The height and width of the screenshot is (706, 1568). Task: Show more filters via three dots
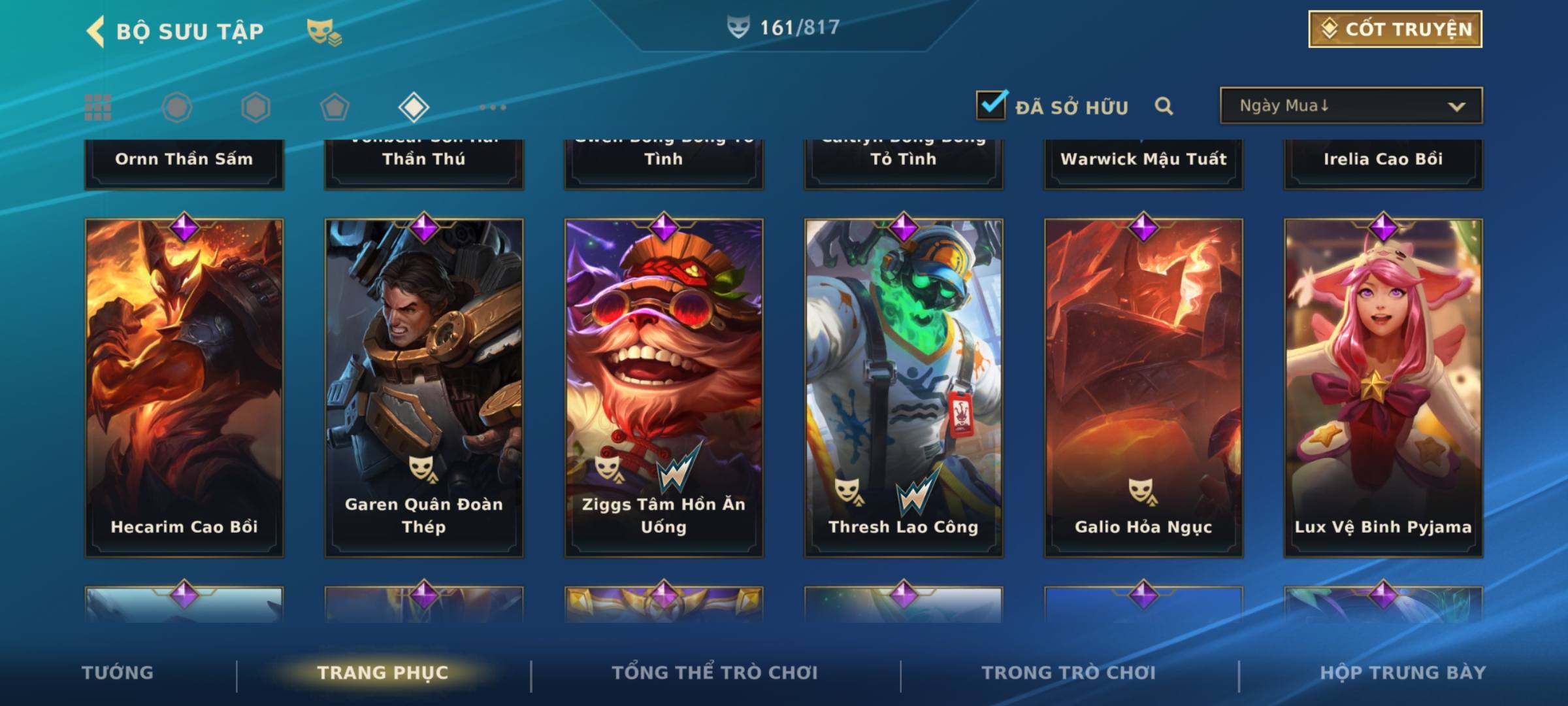(x=493, y=107)
